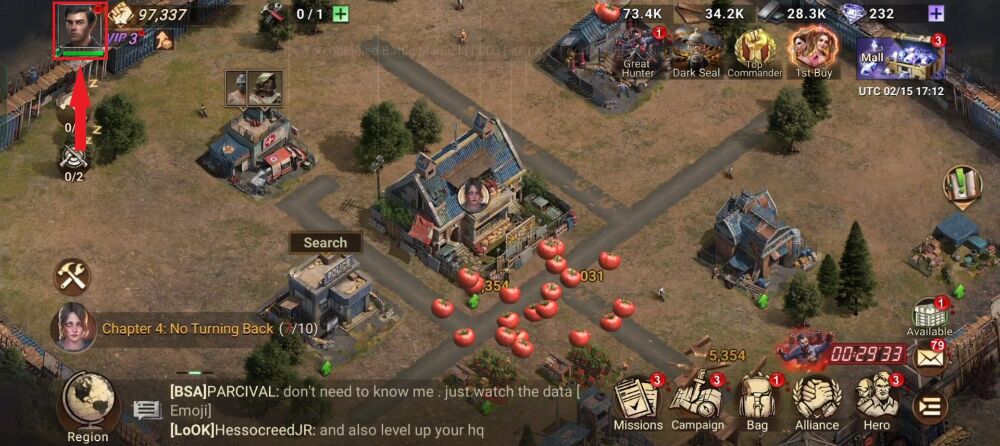The image size is (1000, 446).
Task: Open the mail envelope inbox
Action: 931,358
